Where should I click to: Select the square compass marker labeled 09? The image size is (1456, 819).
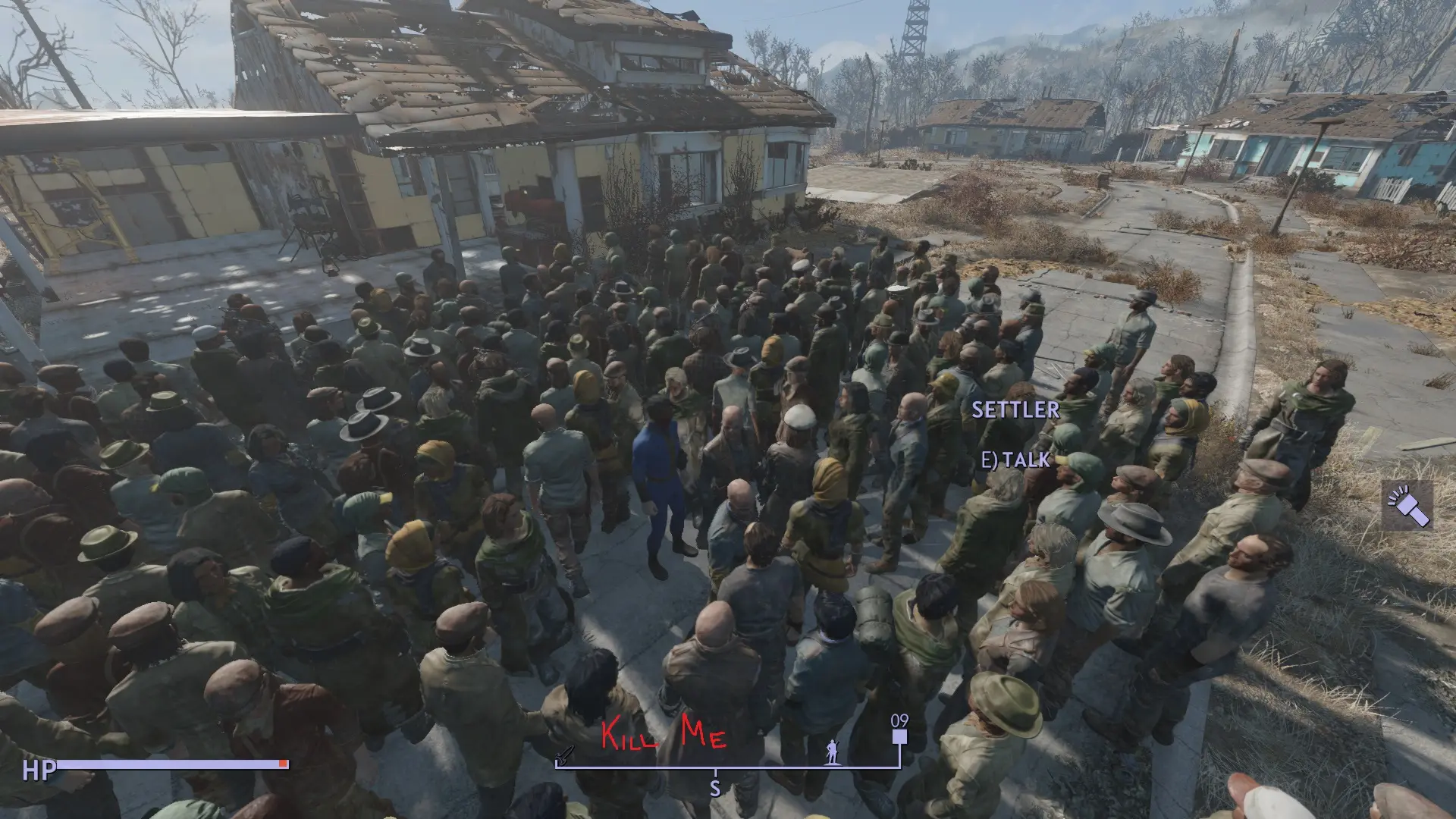[899, 736]
